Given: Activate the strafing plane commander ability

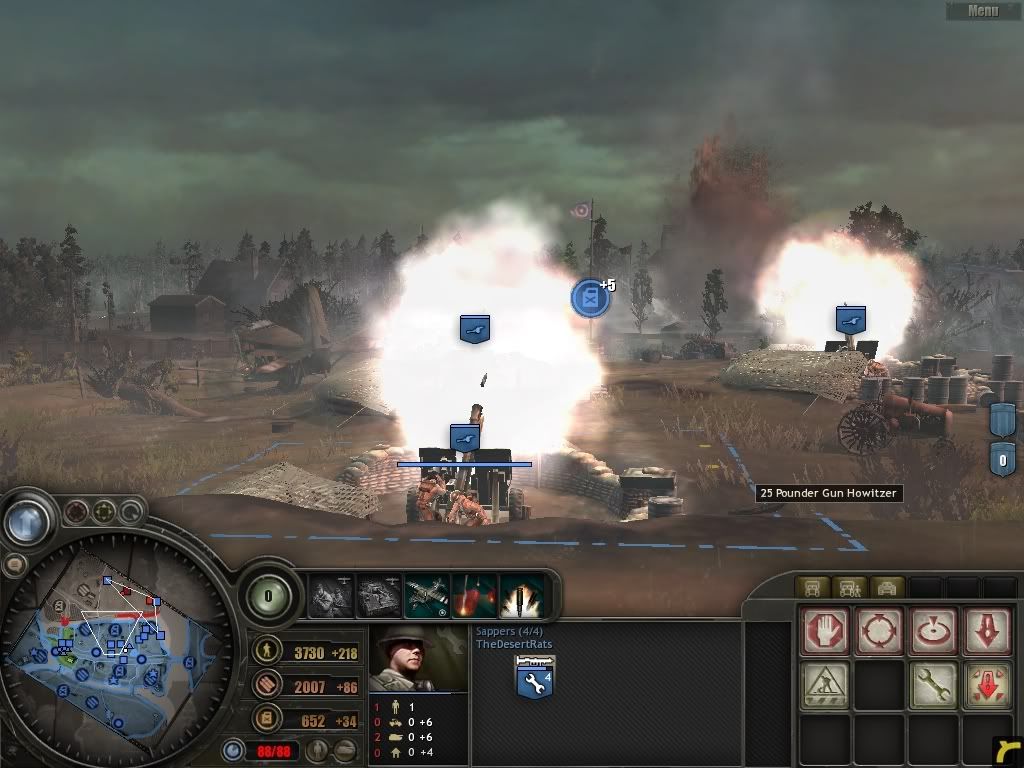Looking at the screenshot, I should pyautogui.click(x=427, y=596).
